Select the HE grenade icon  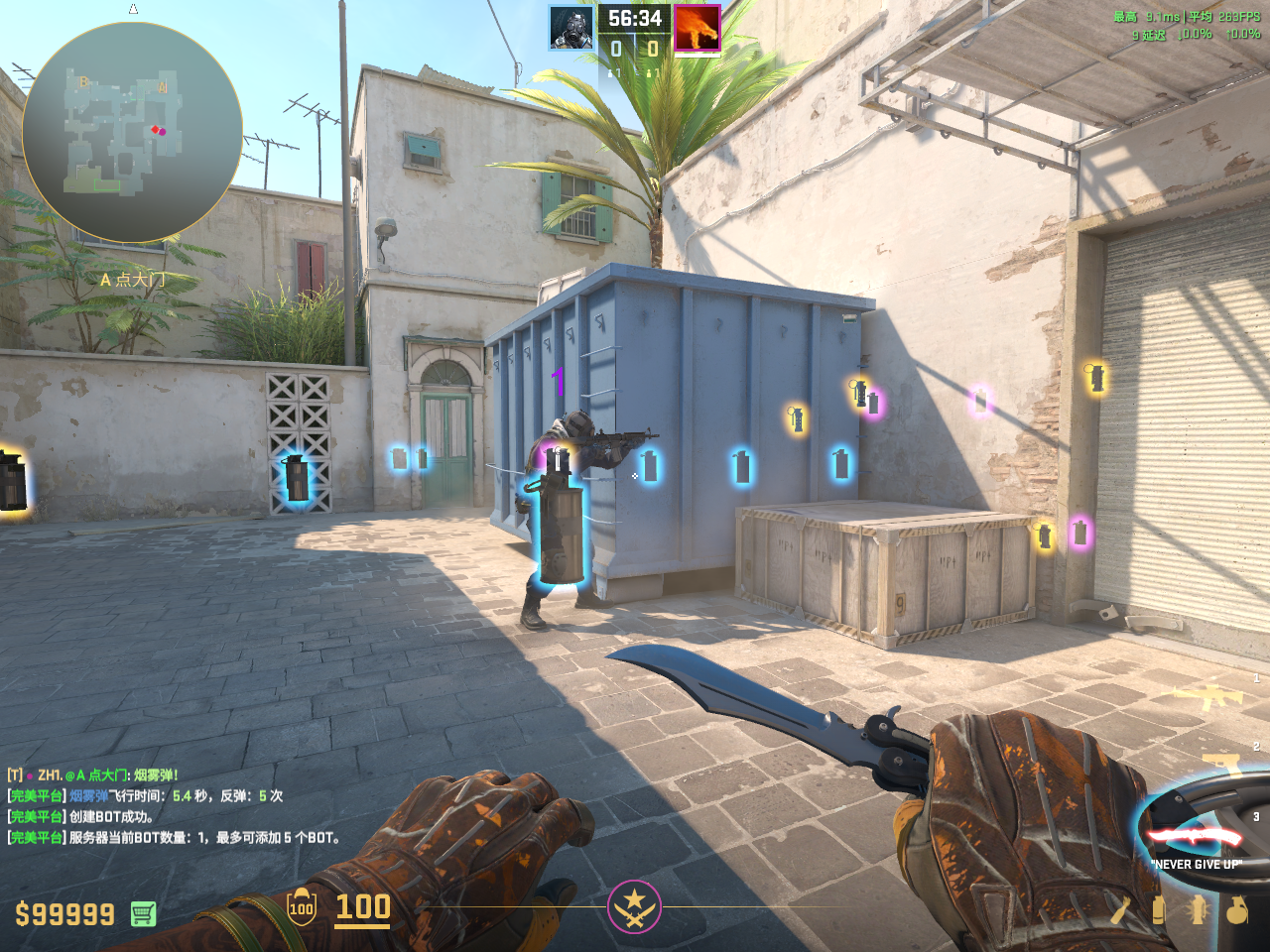click(x=1236, y=909)
